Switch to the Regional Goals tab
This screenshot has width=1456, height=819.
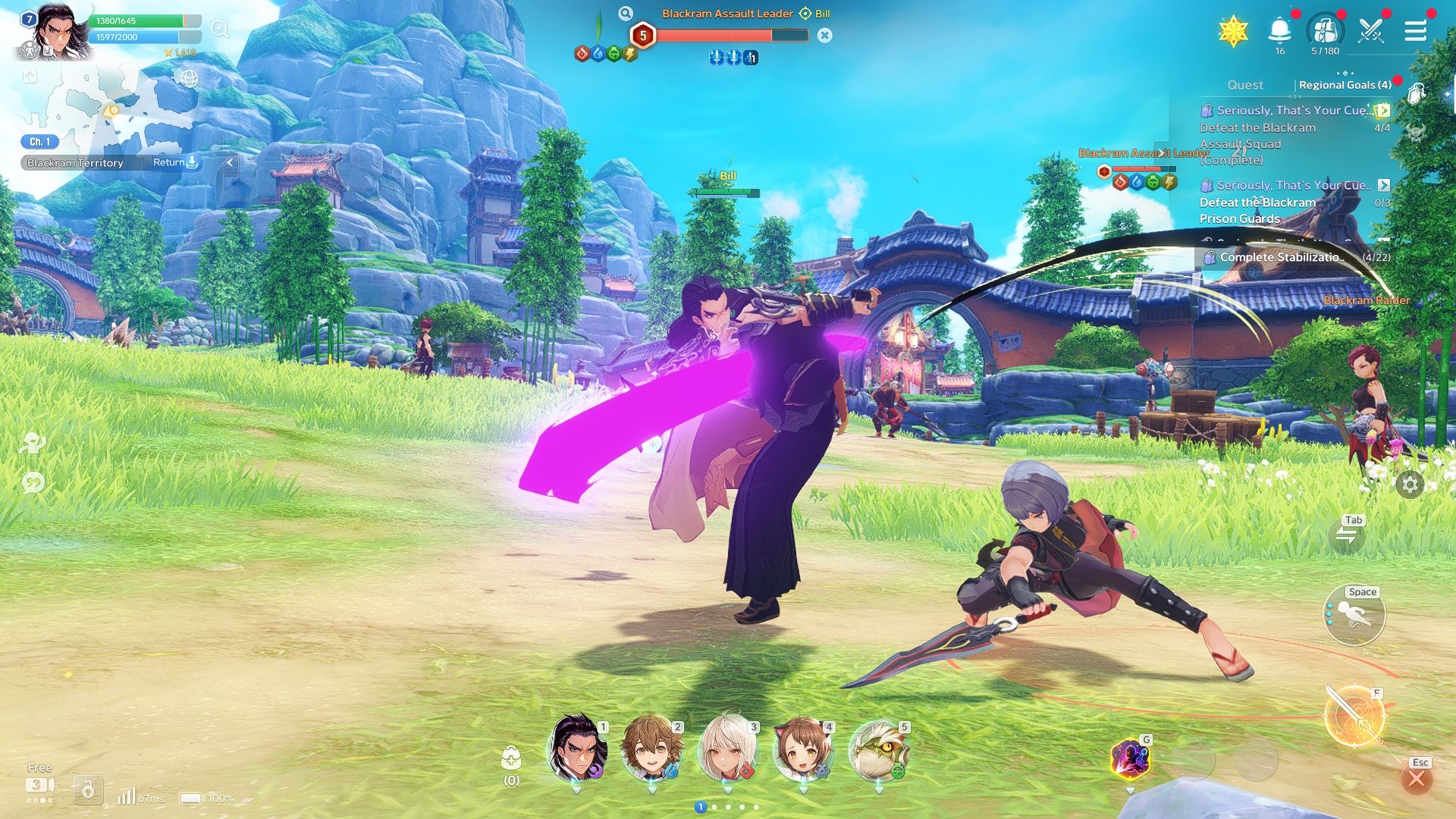tap(1345, 85)
